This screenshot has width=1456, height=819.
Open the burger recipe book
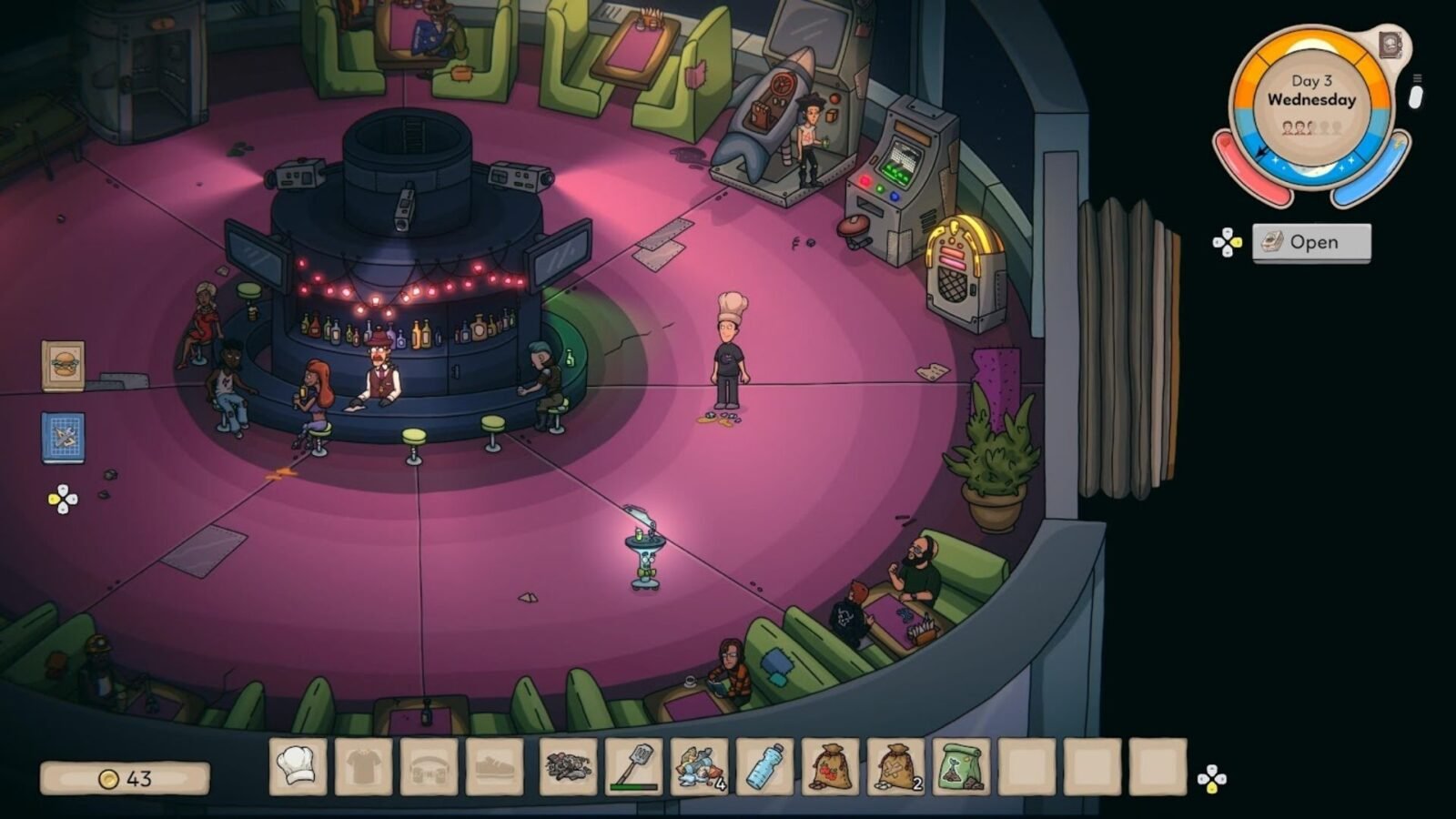pos(63,366)
